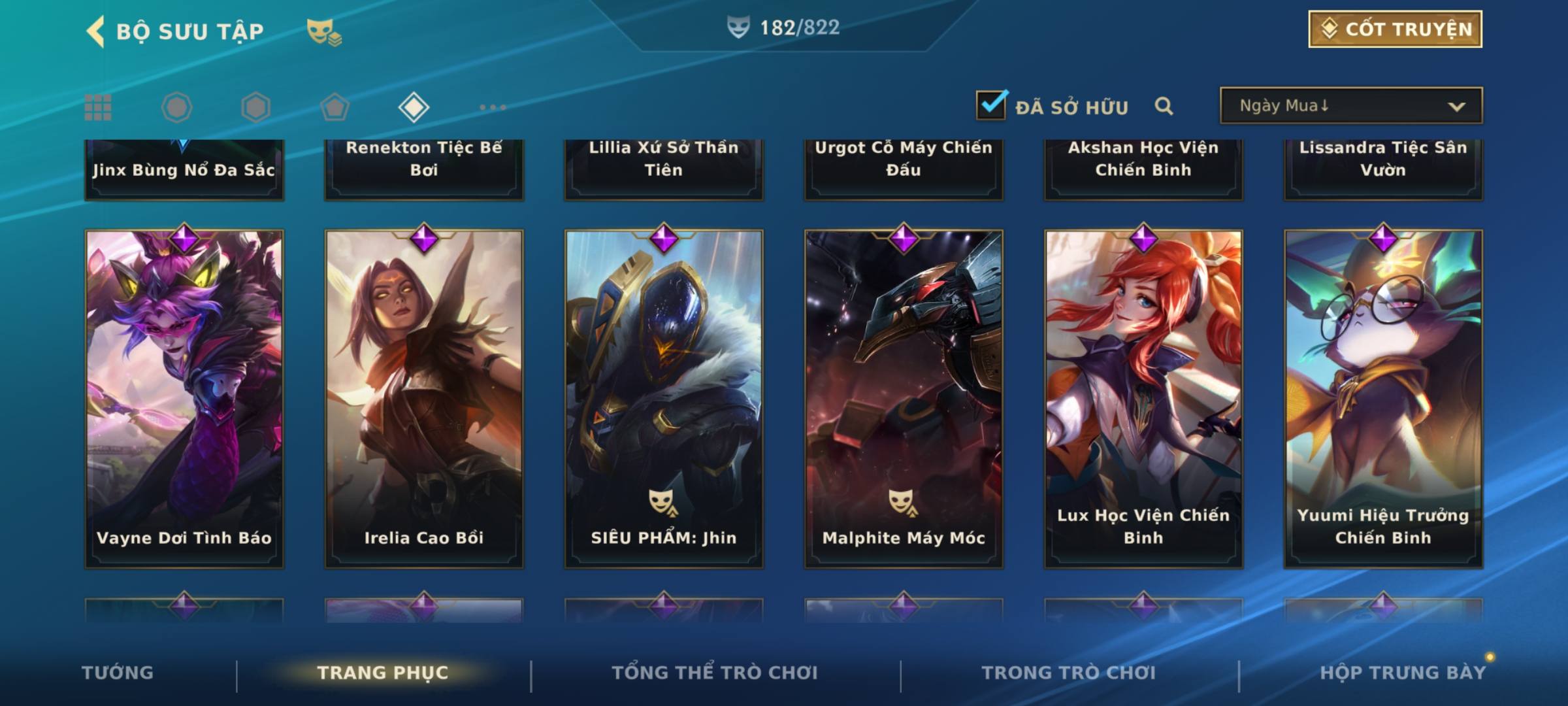Show more filters via three dots
1568x706 pixels.
(x=493, y=107)
